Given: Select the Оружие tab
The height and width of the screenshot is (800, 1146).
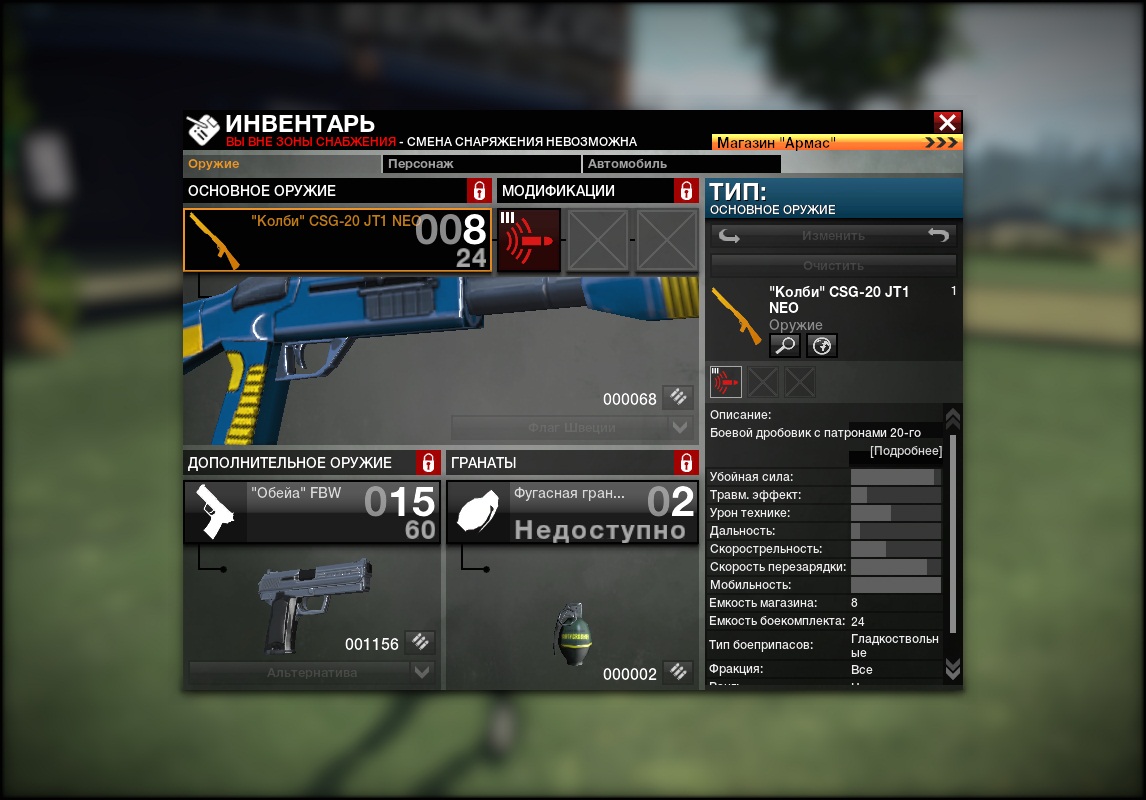Looking at the screenshot, I should tap(282, 164).
